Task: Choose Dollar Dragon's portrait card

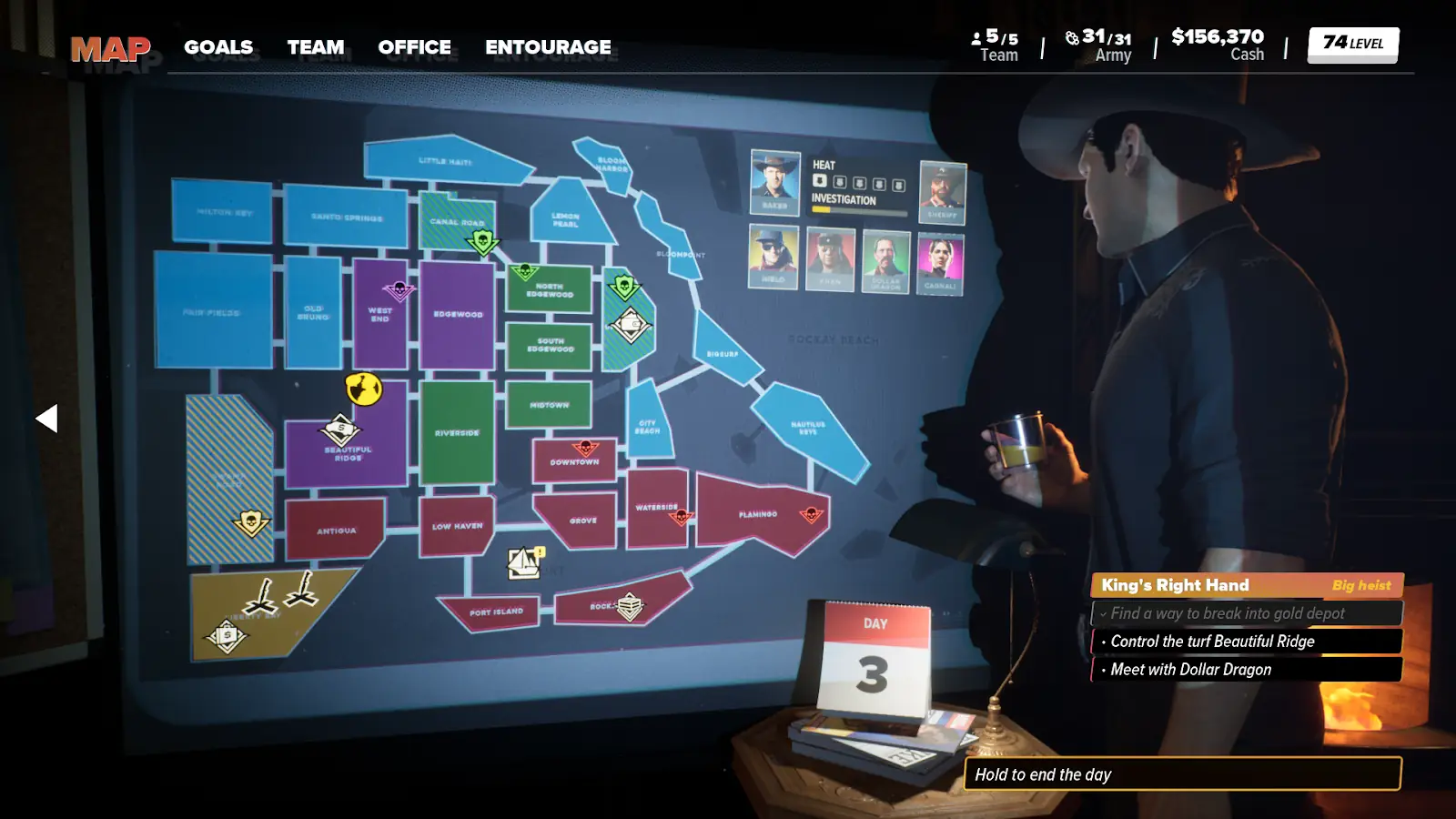Action: pyautogui.click(x=885, y=260)
